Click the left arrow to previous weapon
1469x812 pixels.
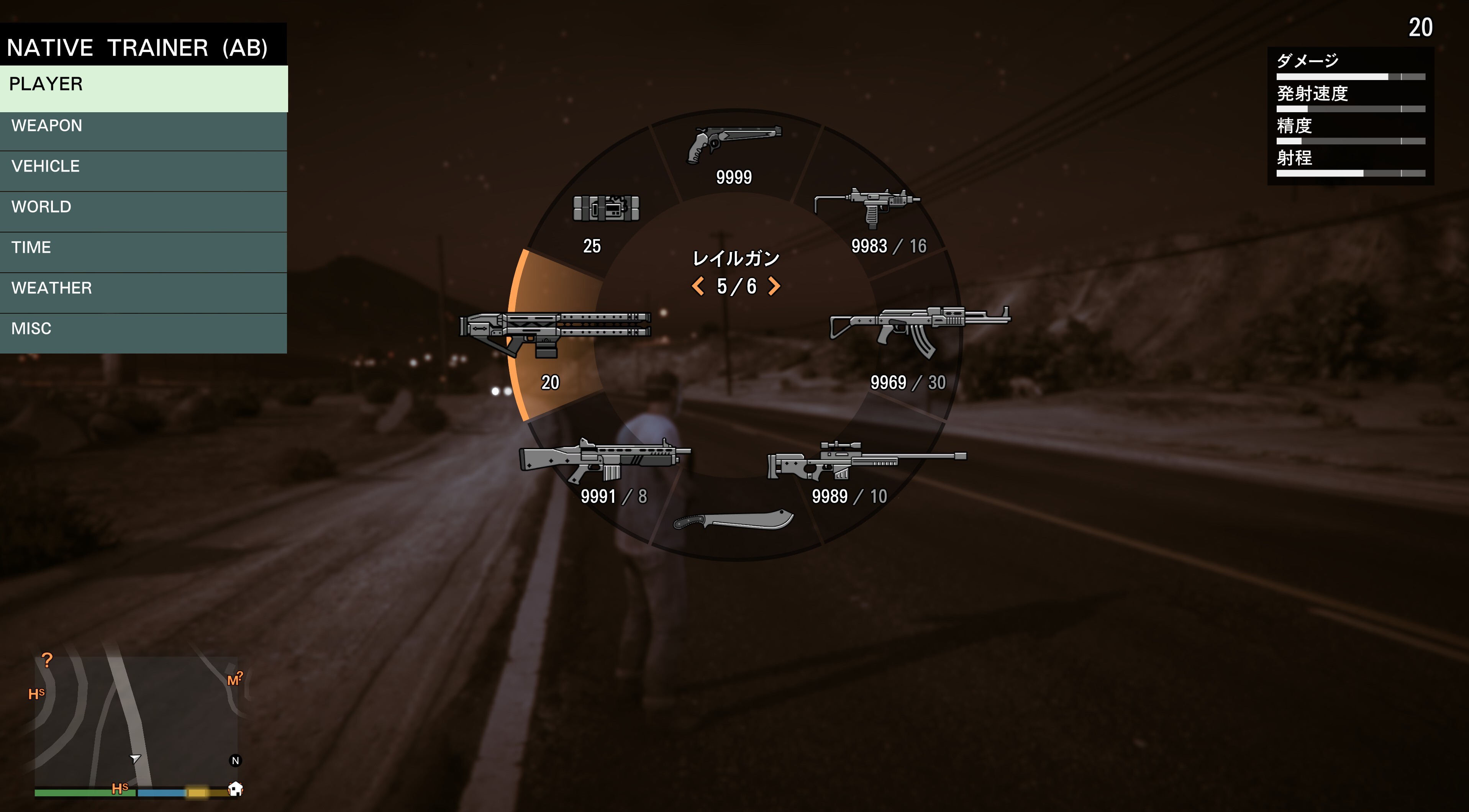(x=697, y=286)
